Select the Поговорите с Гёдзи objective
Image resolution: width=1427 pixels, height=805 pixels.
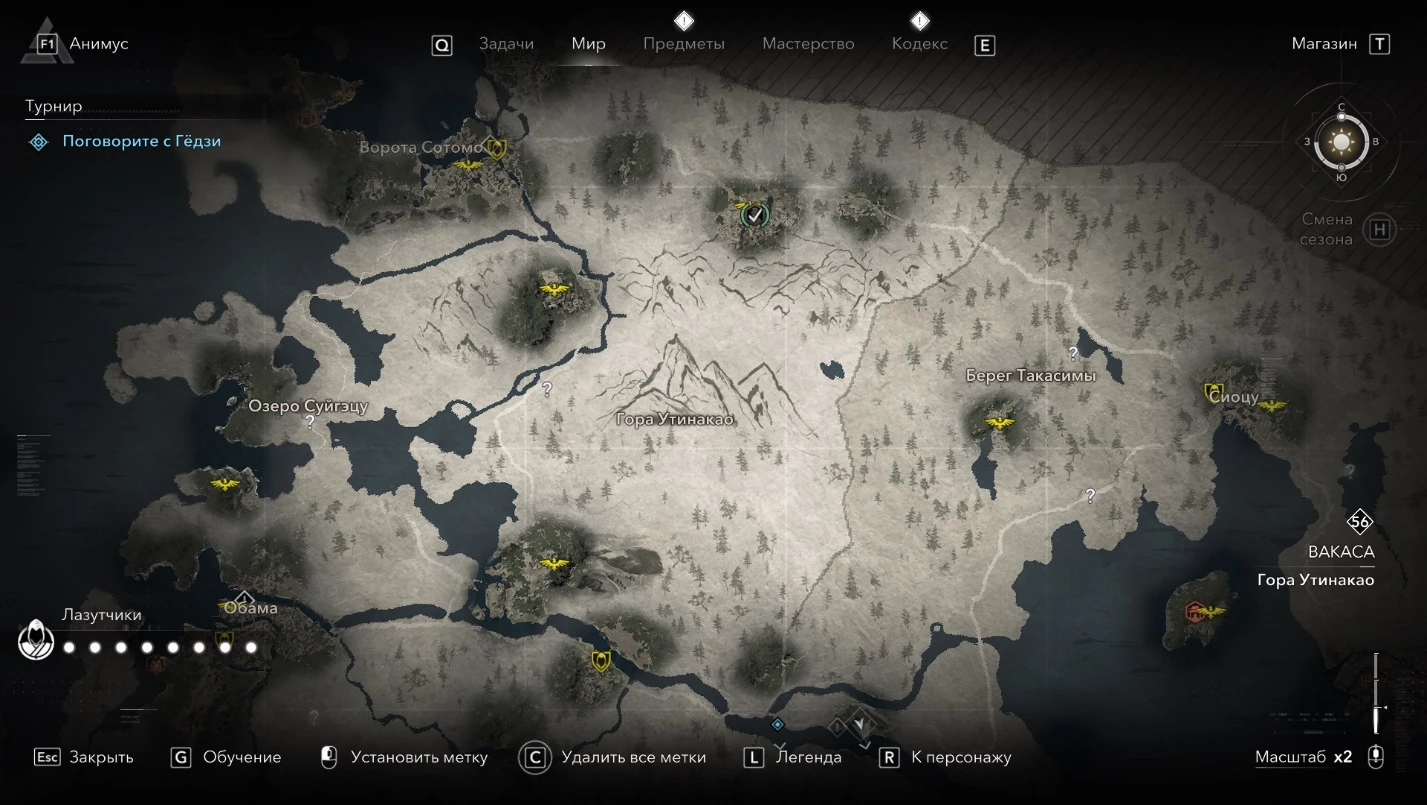click(x=141, y=141)
